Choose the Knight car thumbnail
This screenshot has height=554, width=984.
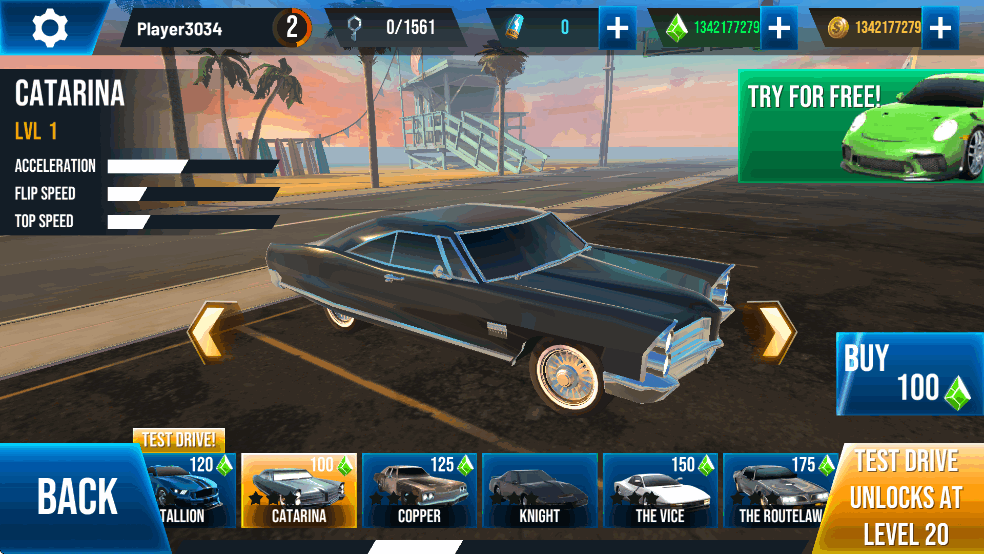[x=540, y=490]
